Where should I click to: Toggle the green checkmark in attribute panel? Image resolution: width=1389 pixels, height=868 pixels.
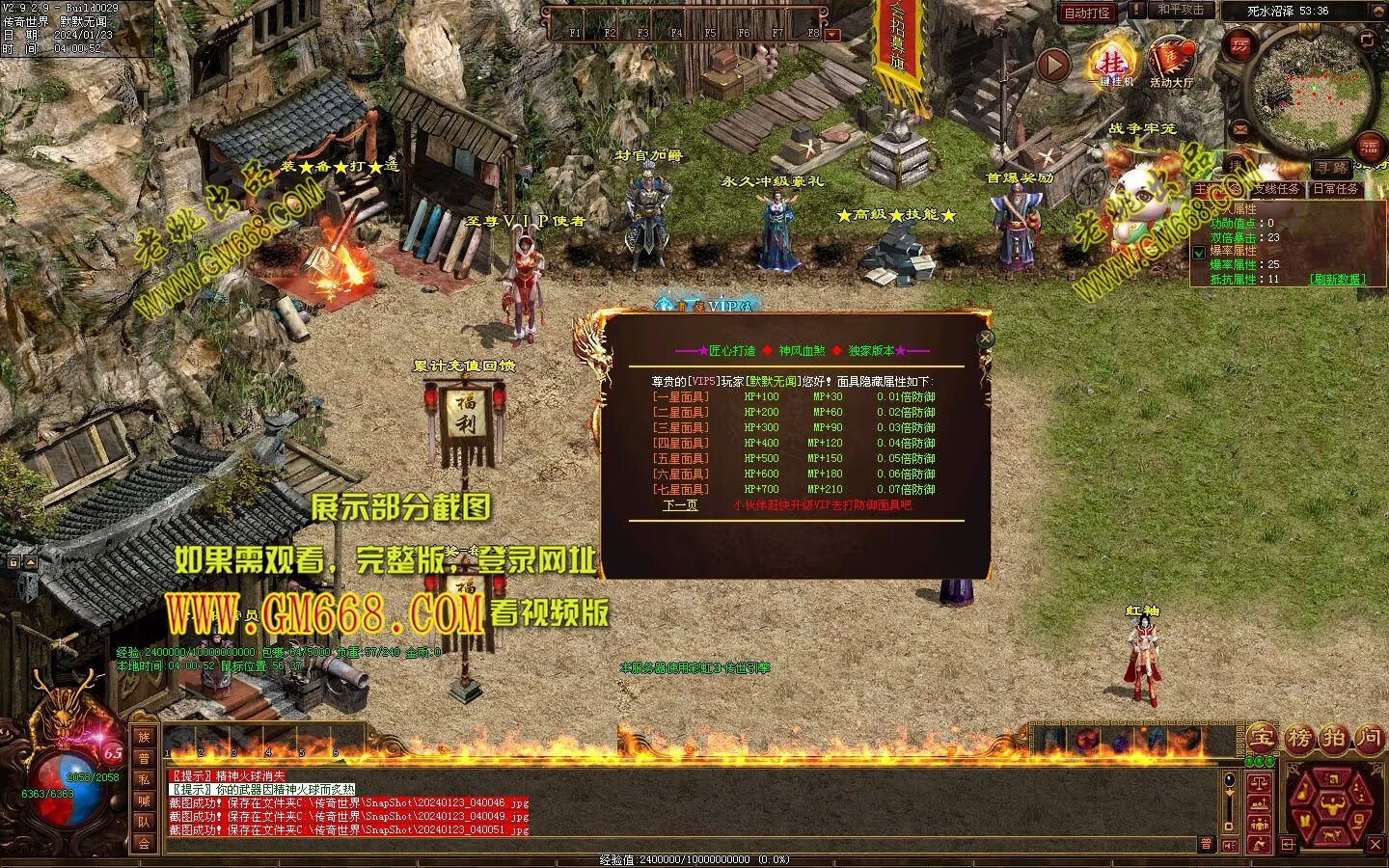tap(1199, 253)
